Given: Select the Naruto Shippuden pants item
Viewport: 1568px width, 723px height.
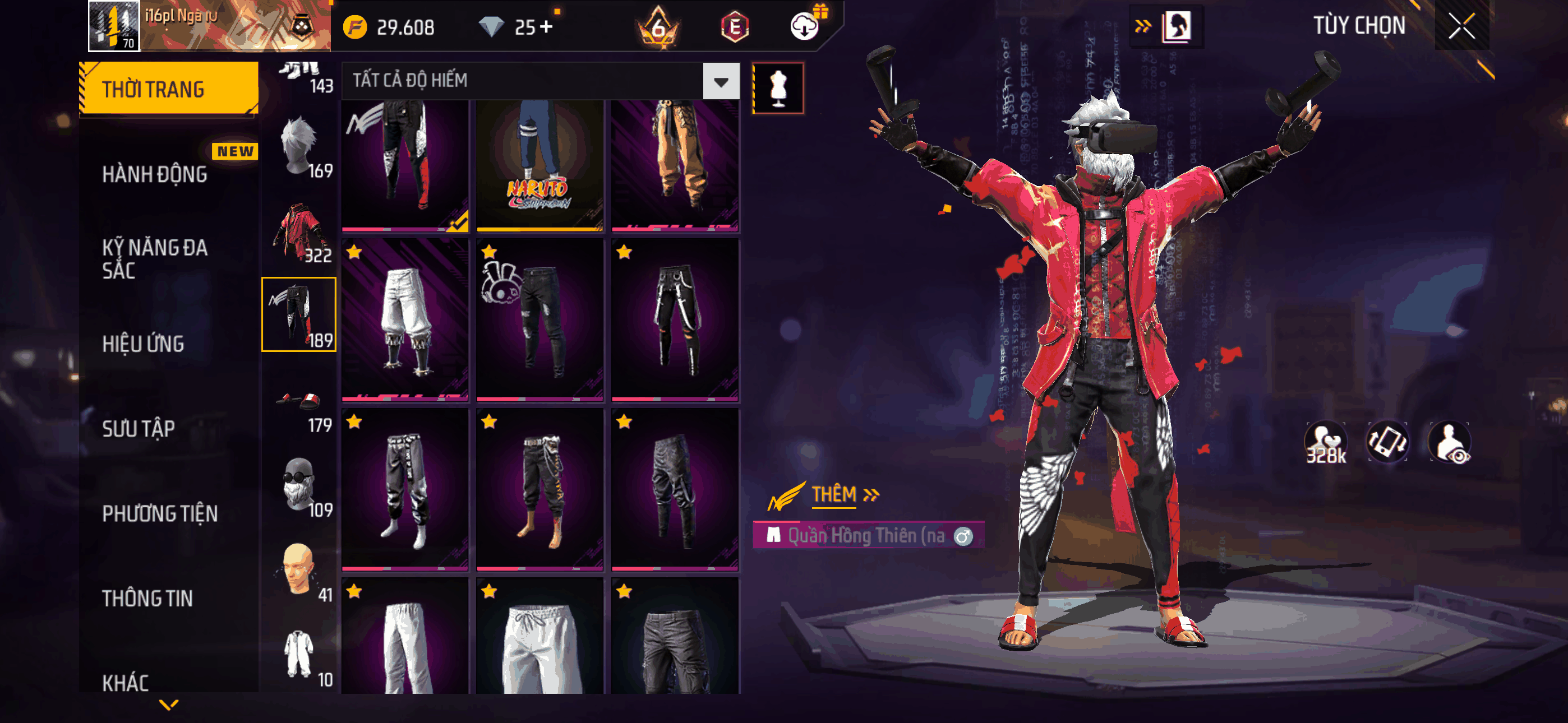Looking at the screenshot, I should pyautogui.click(x=539, y=165).
